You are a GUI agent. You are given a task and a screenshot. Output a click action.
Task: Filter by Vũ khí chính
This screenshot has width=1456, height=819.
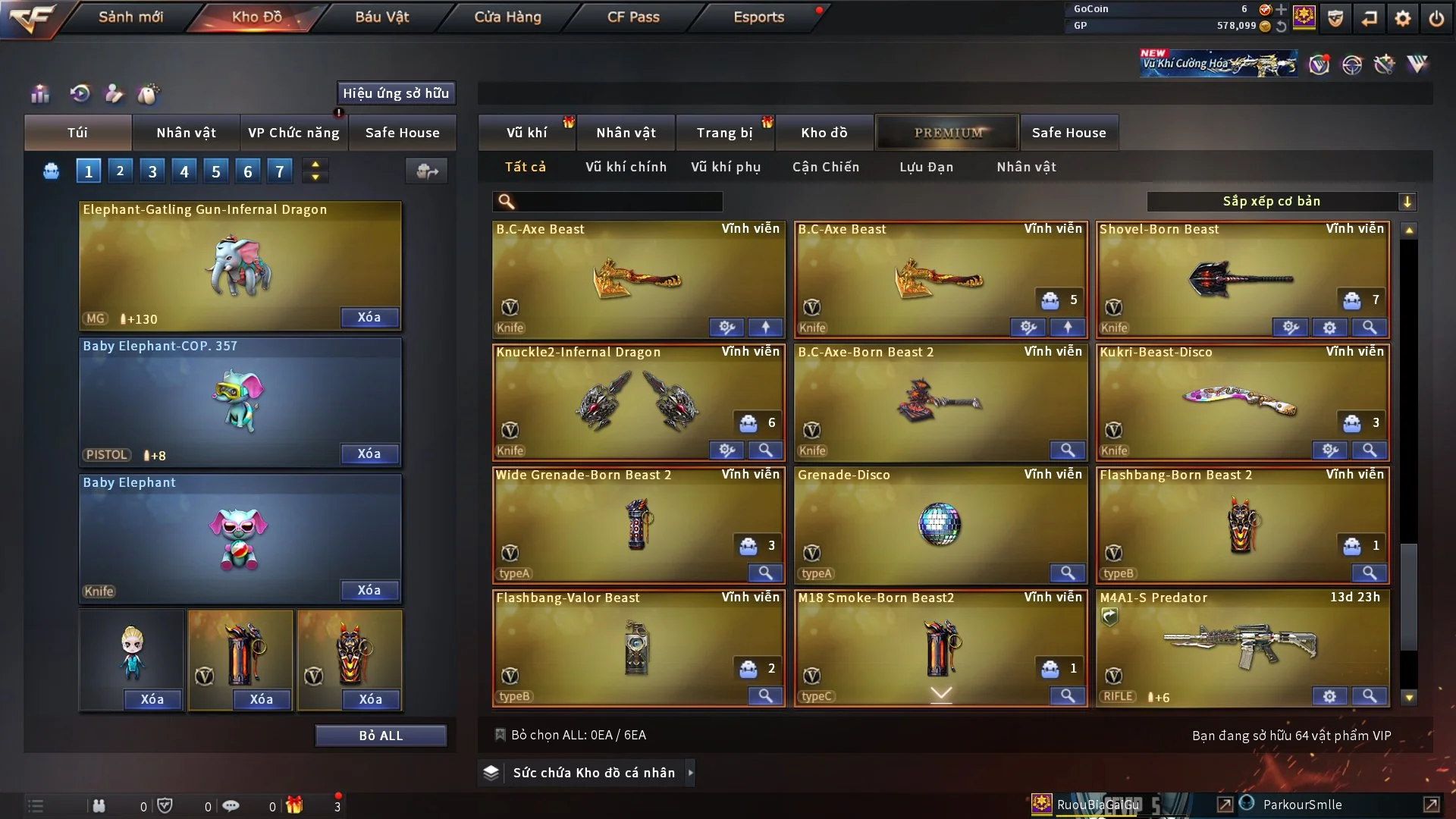626,167
